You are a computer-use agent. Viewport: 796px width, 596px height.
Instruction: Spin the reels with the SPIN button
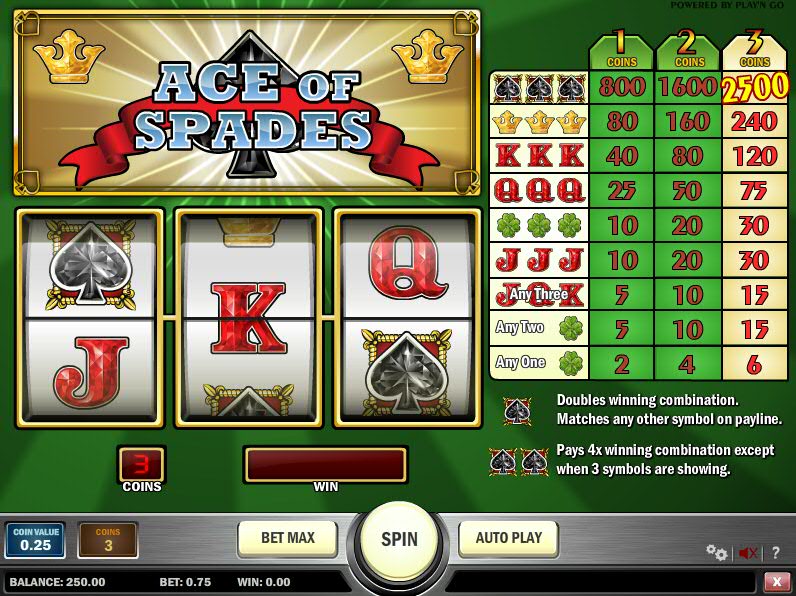[x=398, y=540]
